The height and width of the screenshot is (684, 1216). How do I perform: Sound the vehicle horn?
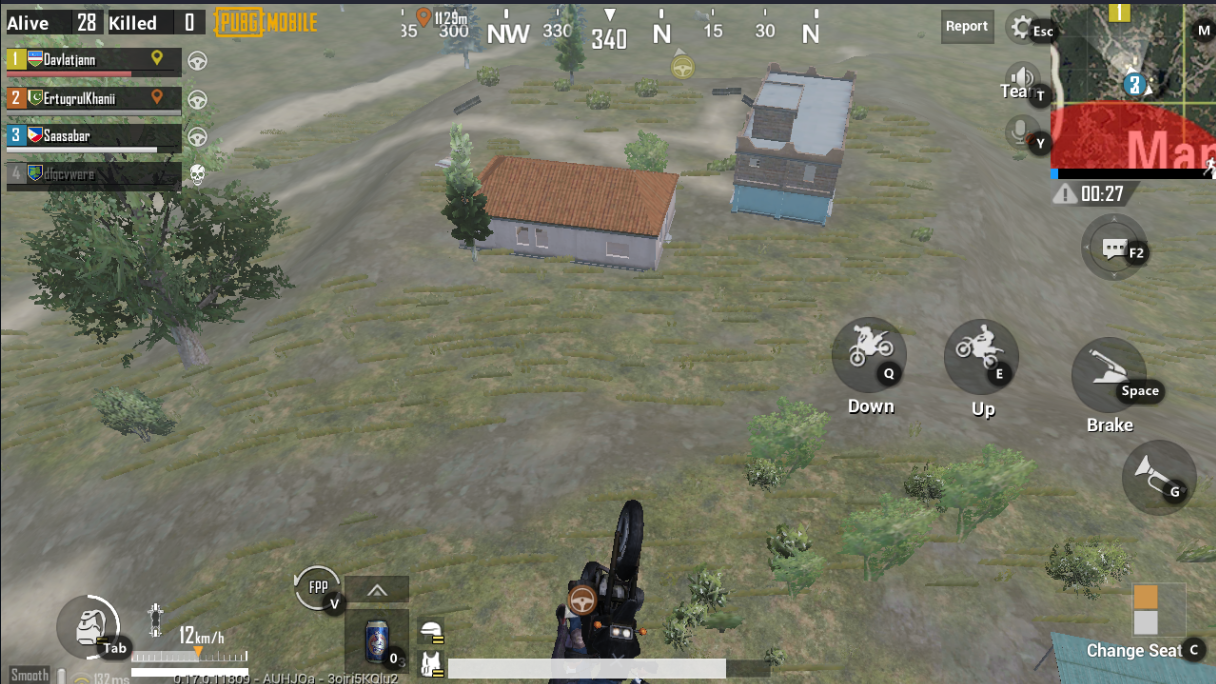(x=1158, y=477)
